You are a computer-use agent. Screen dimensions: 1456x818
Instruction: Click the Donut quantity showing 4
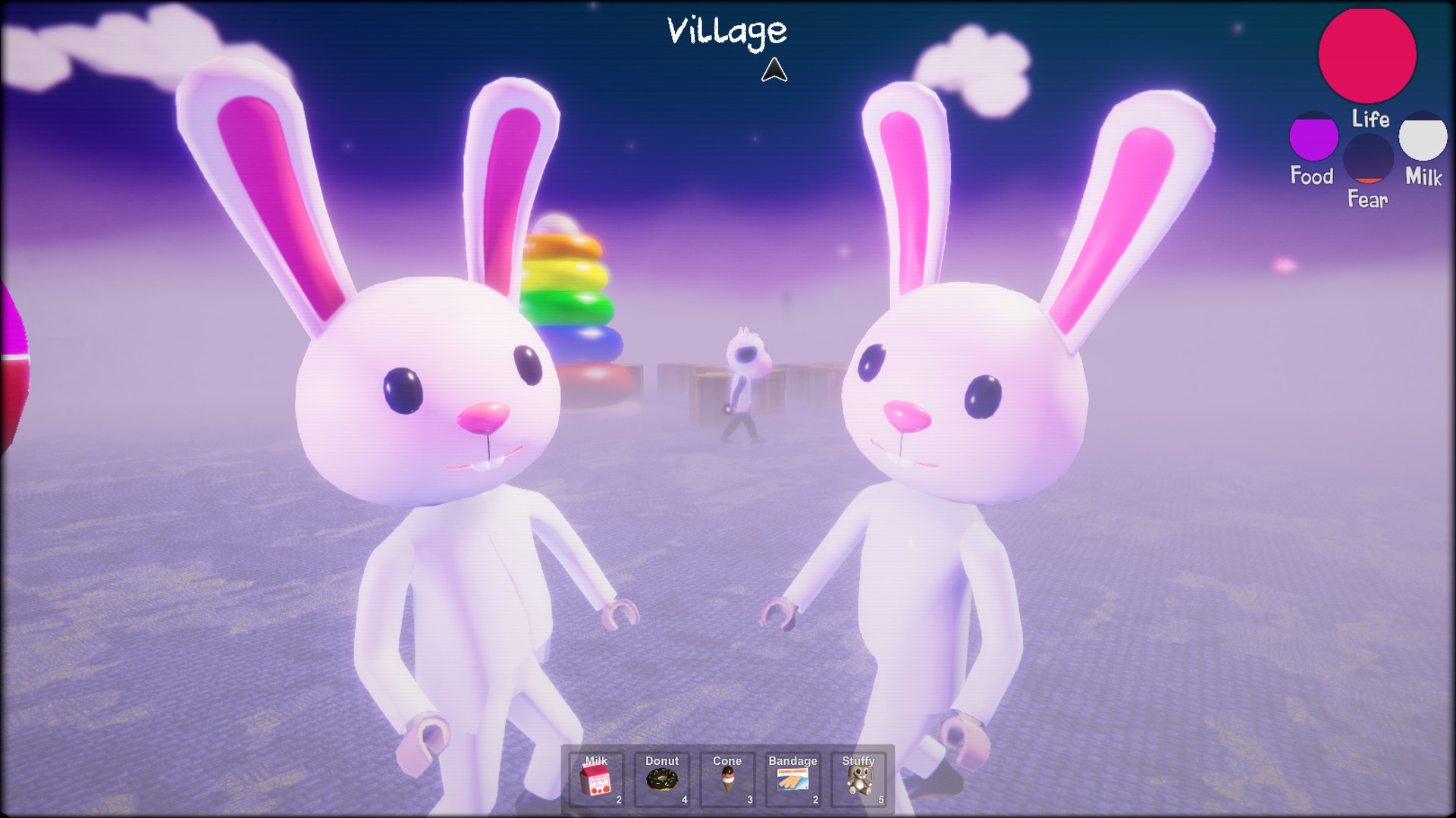click(x=684, y=798)
